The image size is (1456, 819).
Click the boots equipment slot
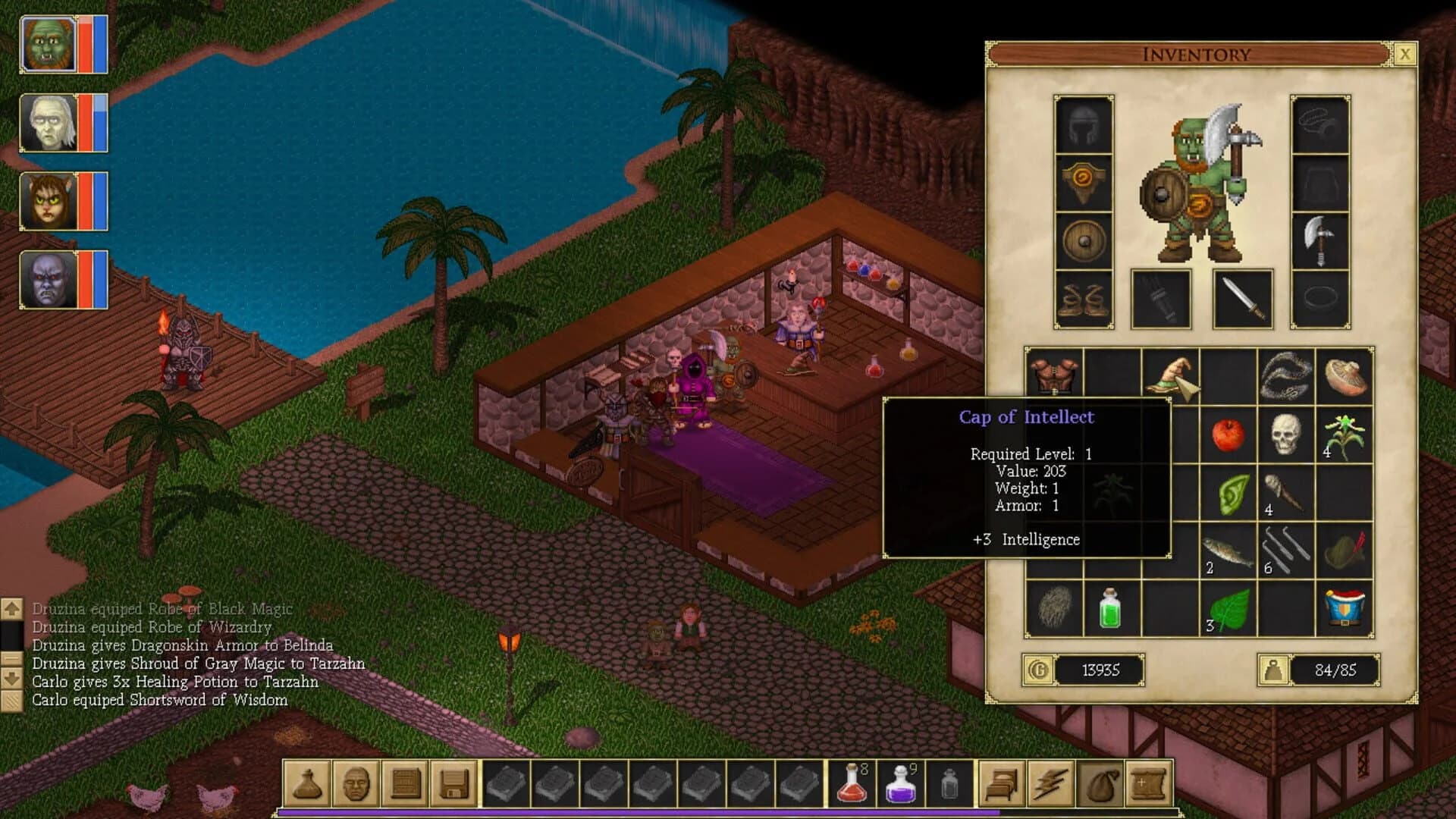pos(1082,298)
